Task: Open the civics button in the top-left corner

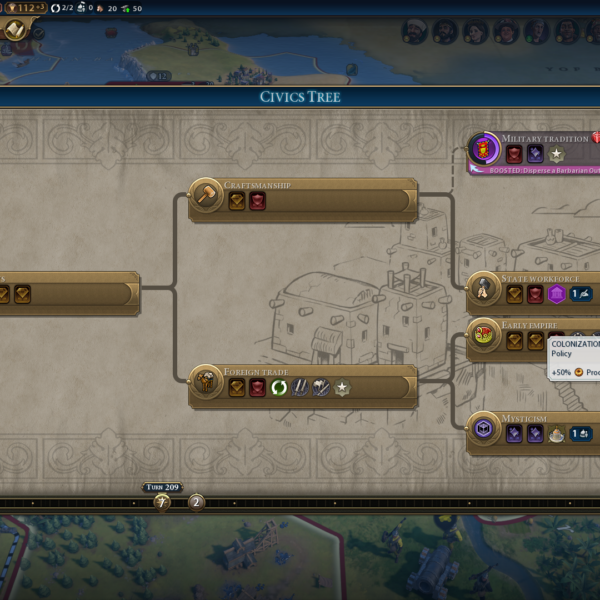Action: pyautogui.click(x=17, y=30)
